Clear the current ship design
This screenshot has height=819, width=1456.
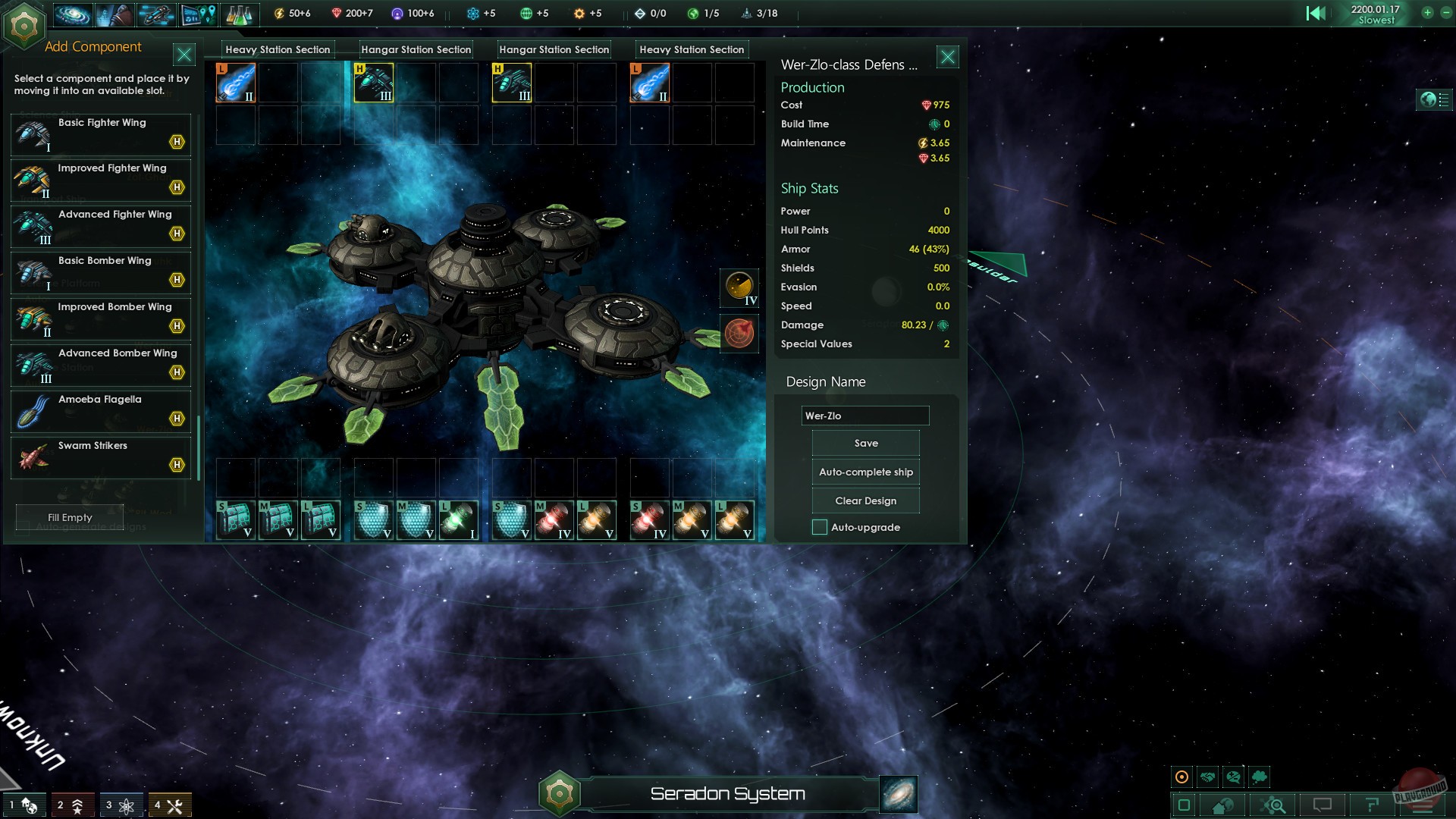pos(865,501)
